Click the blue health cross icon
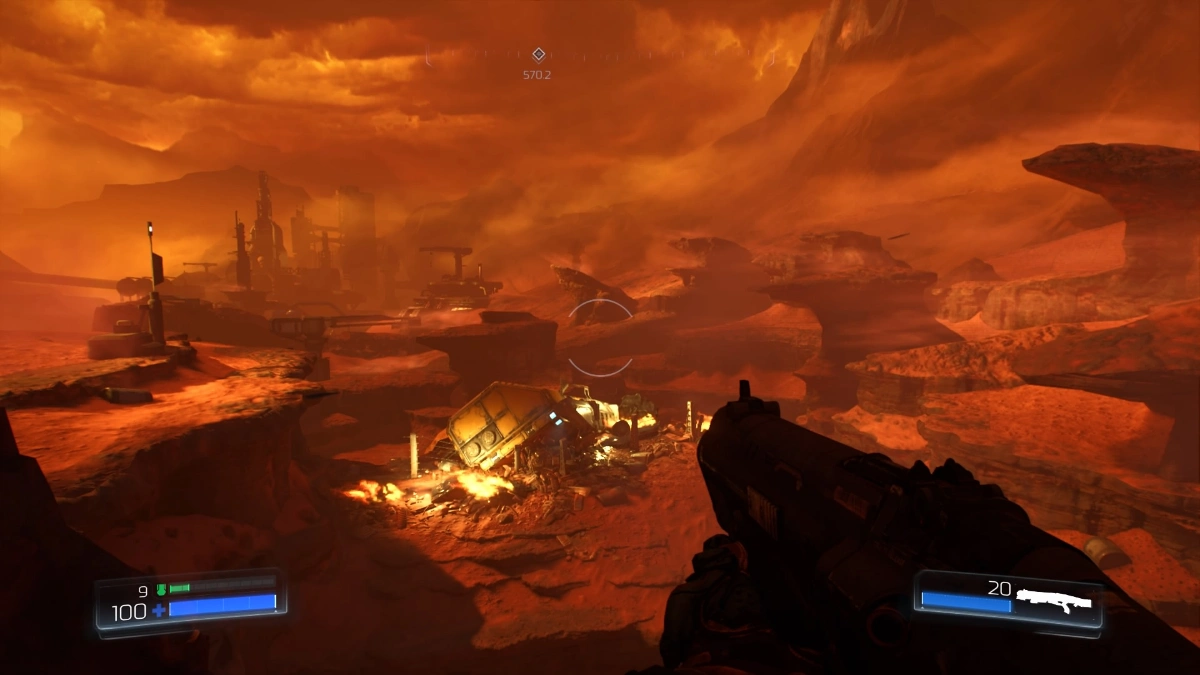Viewport: 1200px width, 675px height. tap(158, 610)
